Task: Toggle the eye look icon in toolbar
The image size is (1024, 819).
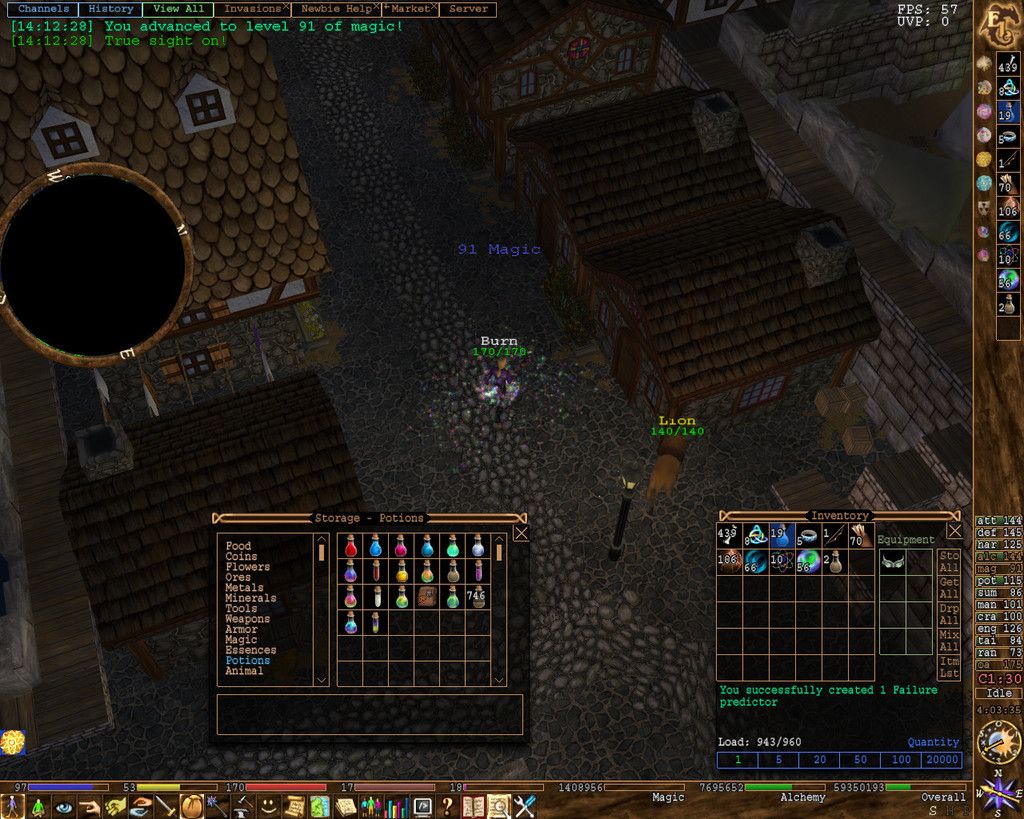Action: tap(64, 806)
